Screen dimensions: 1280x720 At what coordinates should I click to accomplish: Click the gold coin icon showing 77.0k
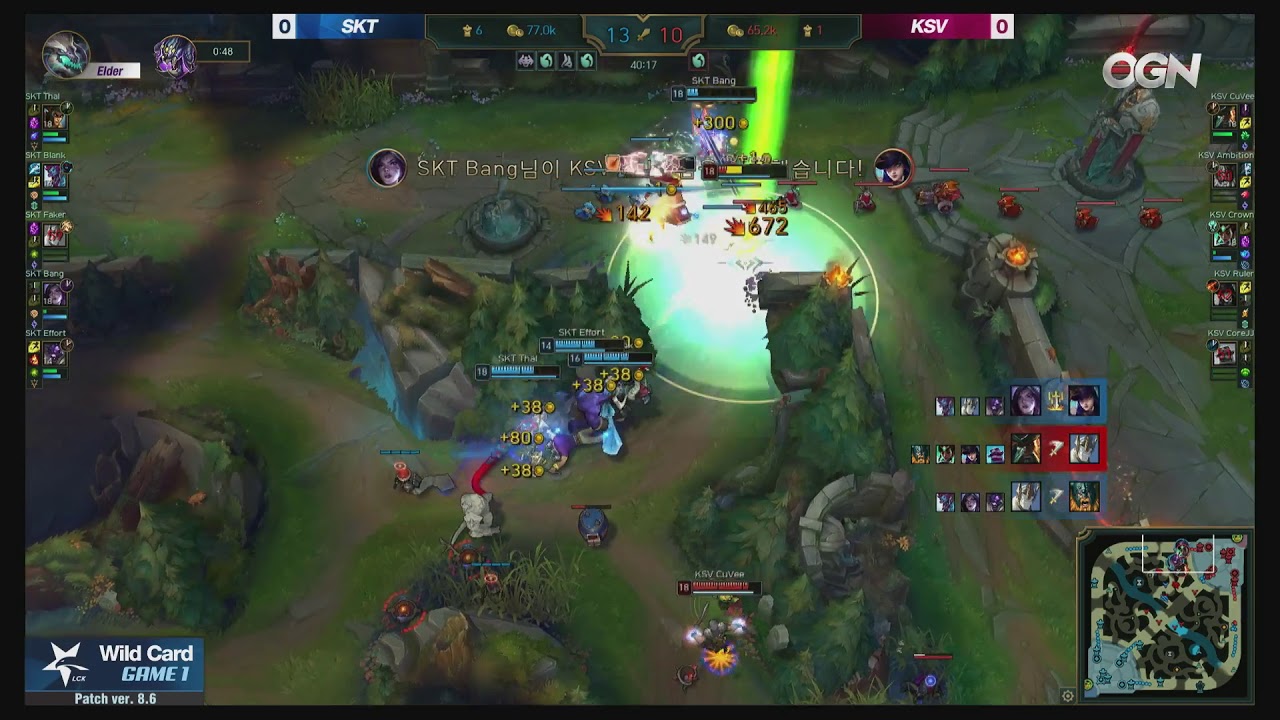pyautogui.click(x=513, y=30)
